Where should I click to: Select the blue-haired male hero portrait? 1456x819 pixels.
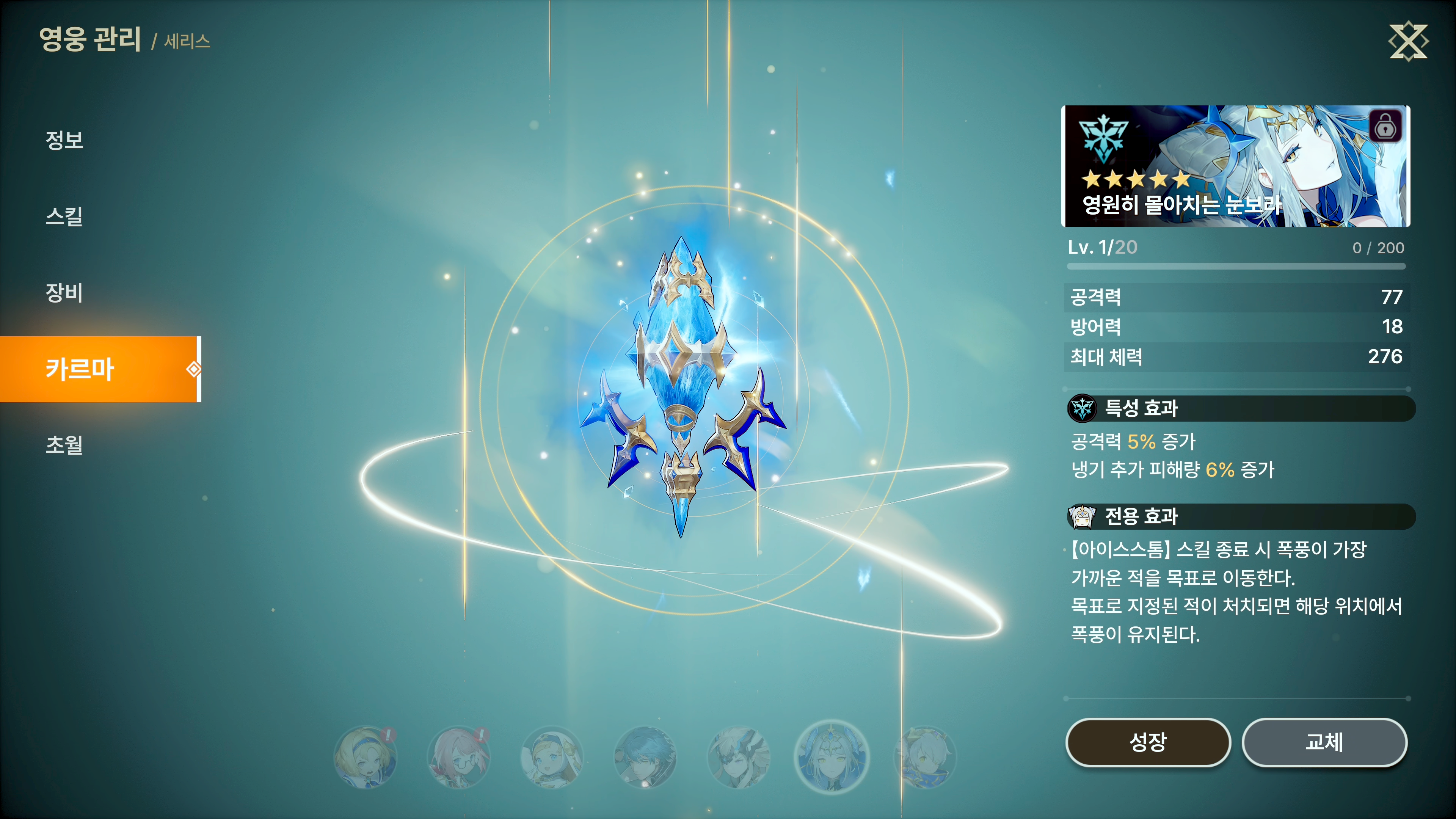645,758
